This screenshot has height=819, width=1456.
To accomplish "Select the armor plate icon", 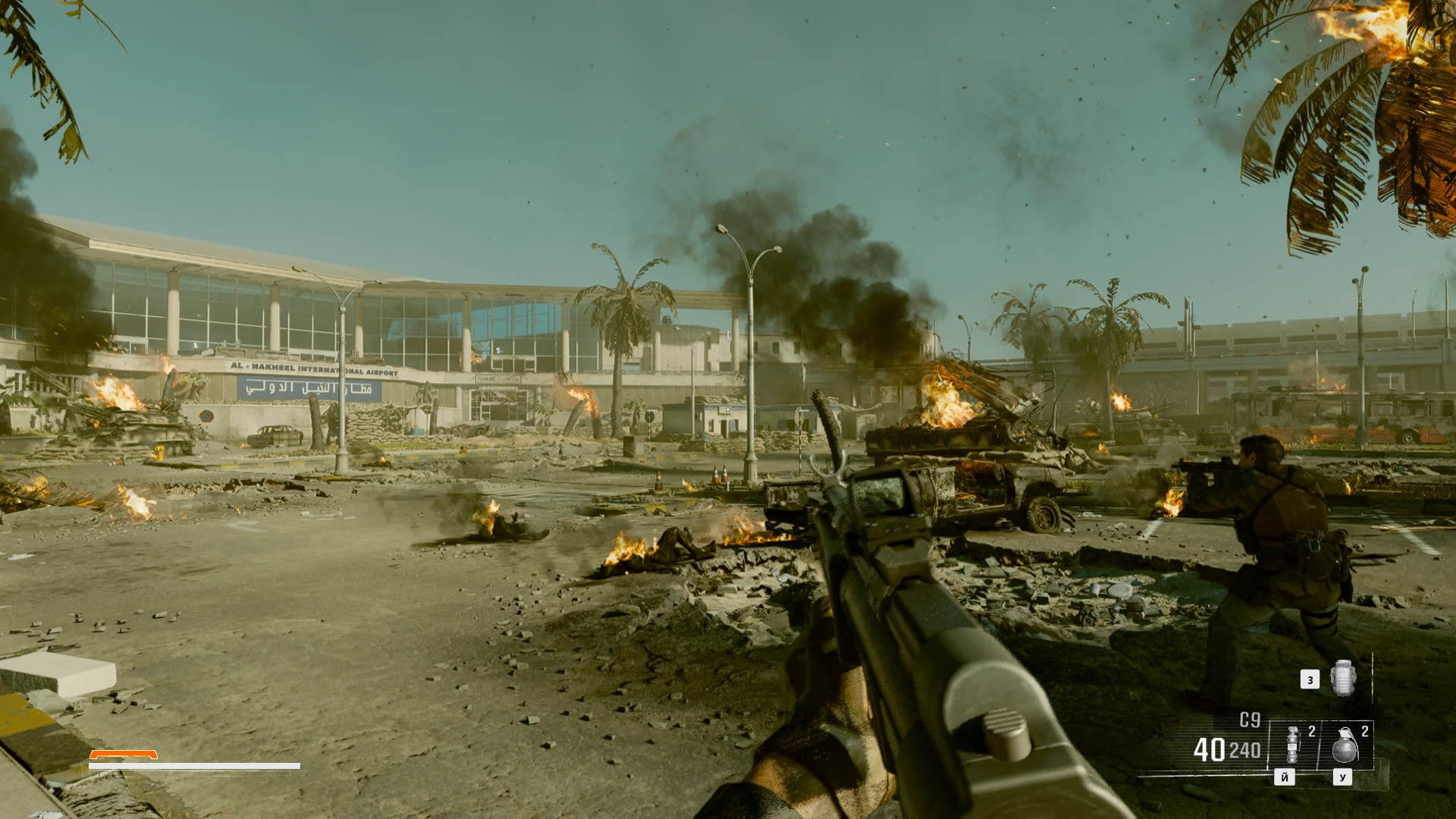I will click(x=1341, y=677).
